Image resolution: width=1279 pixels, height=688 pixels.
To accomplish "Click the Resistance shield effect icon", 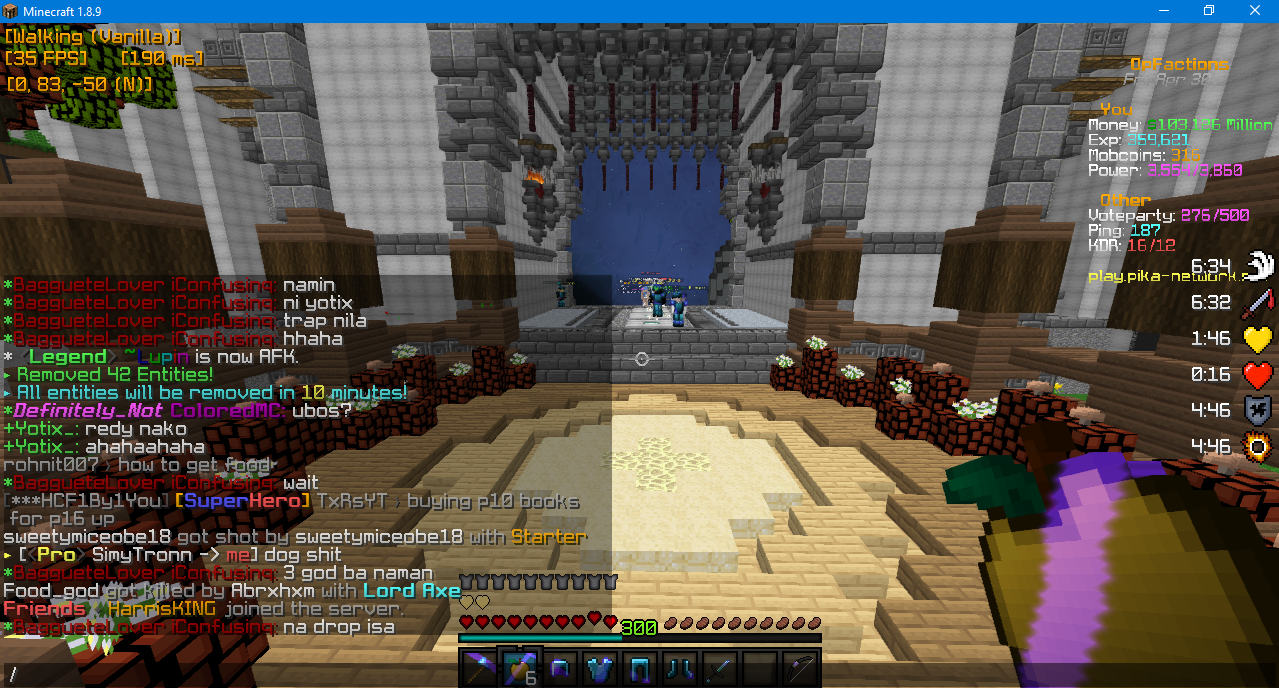I will pyautogui.click(x=1257, y=409).
